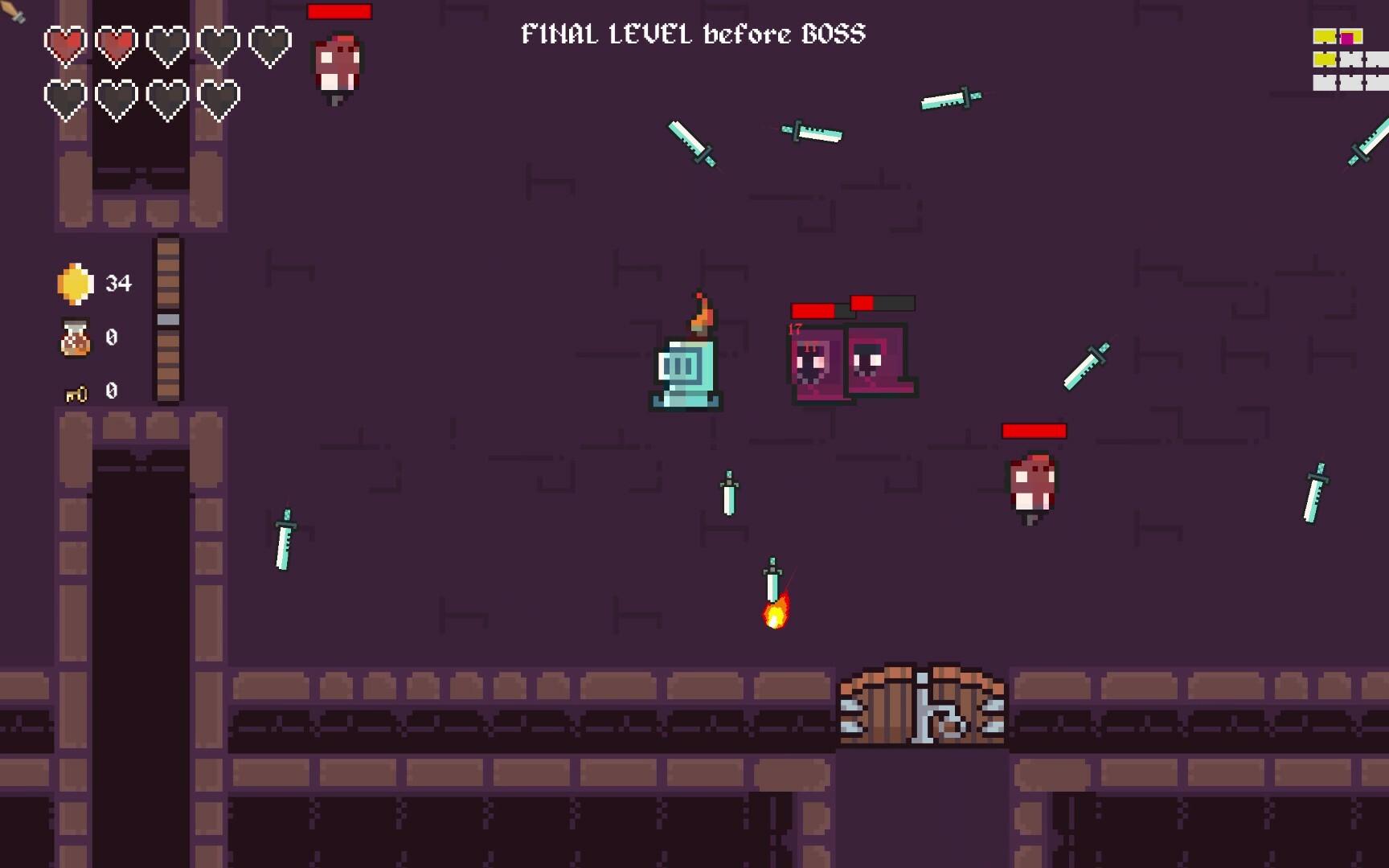Click the magenta room marker on the minimap
This screenshot has width=1389, height=868.
coord(1346,36)
